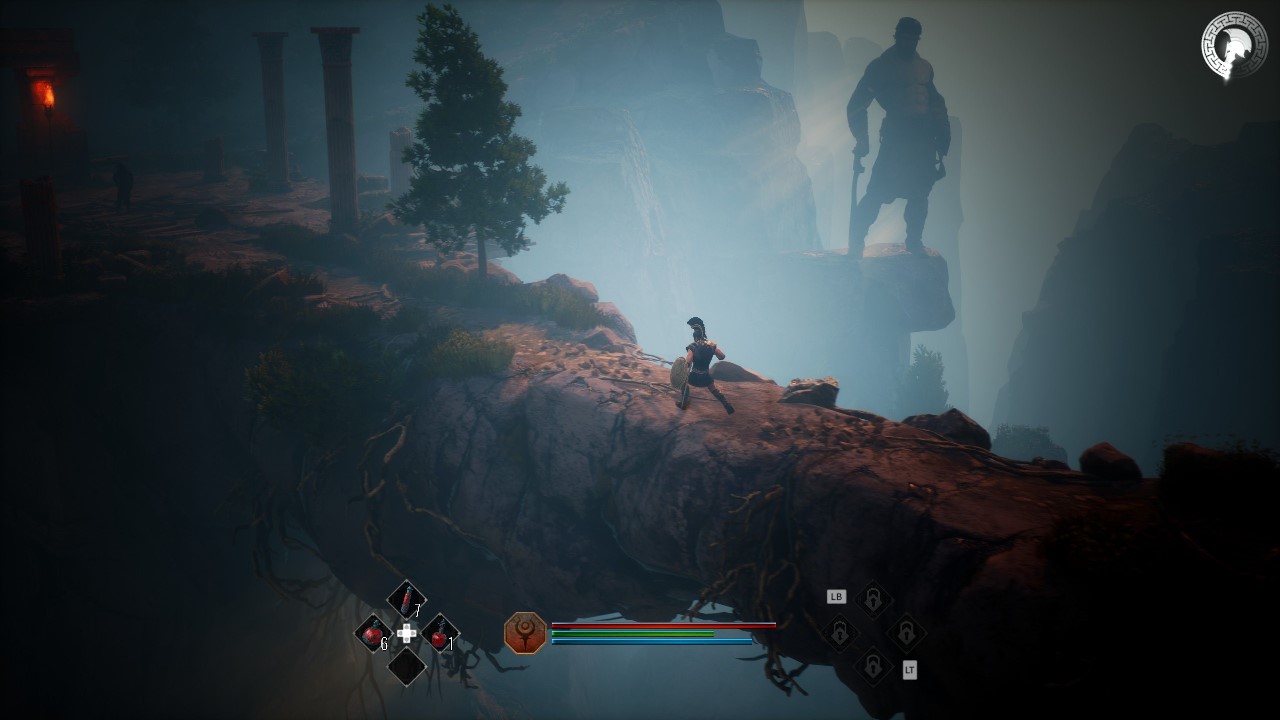Click the player character on the cliff
The height and width of the screenshot is (720, 1280).
700,365
